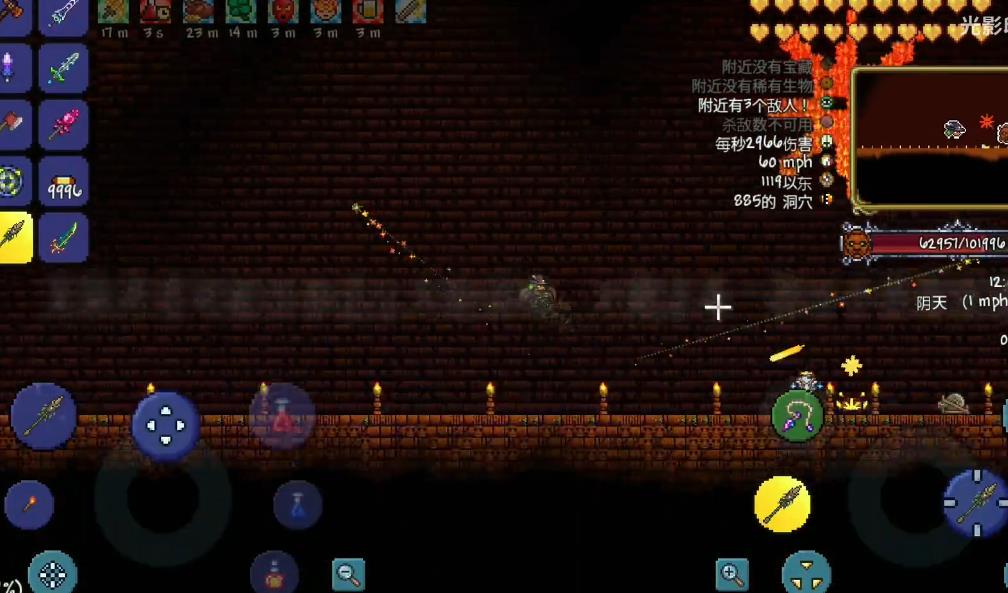
Task: Tap the red flask buff potion button
Action: pos(273,573)
